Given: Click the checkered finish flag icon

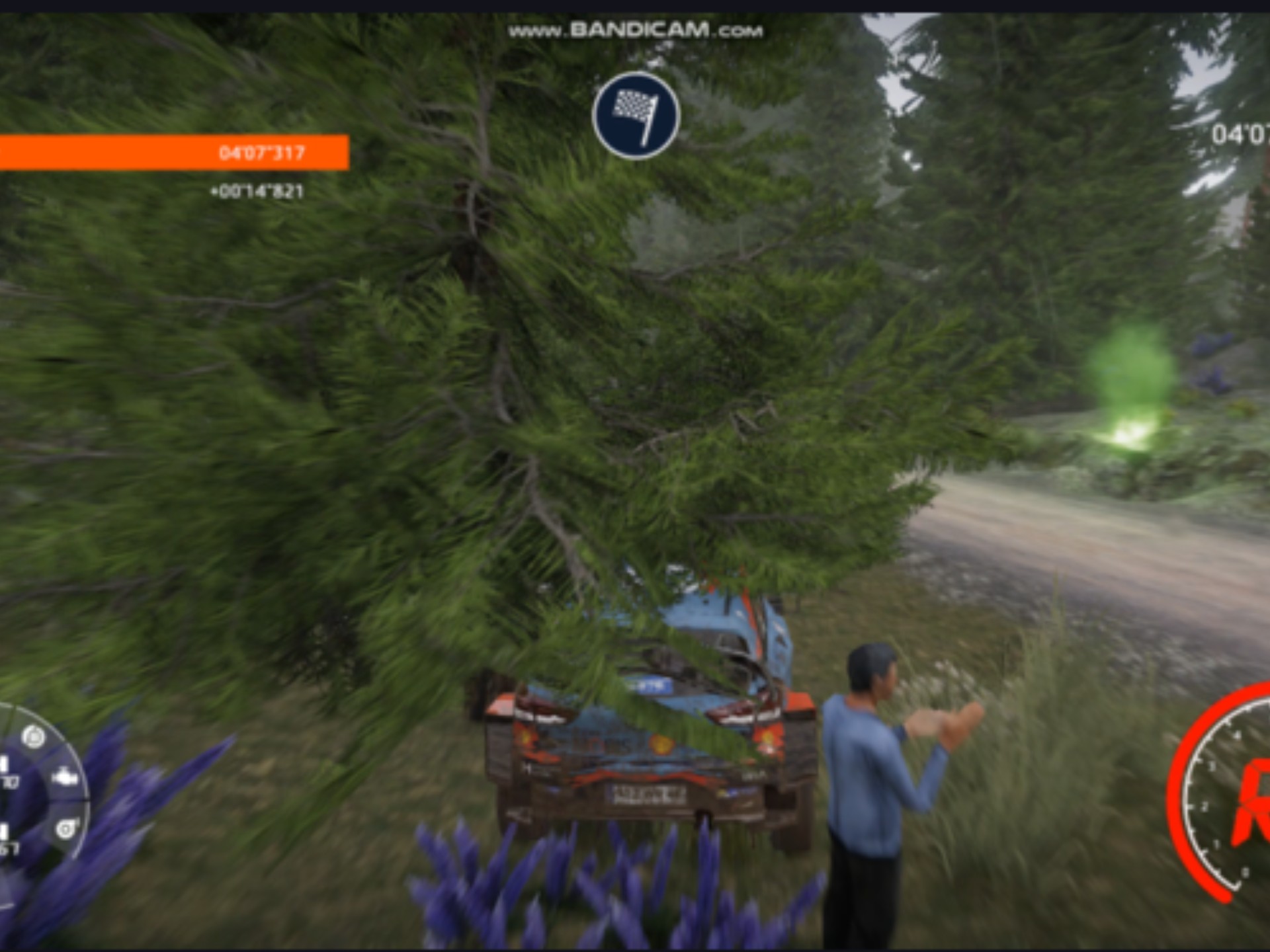Looking at the screenshot, I should (x=636, y=116).
